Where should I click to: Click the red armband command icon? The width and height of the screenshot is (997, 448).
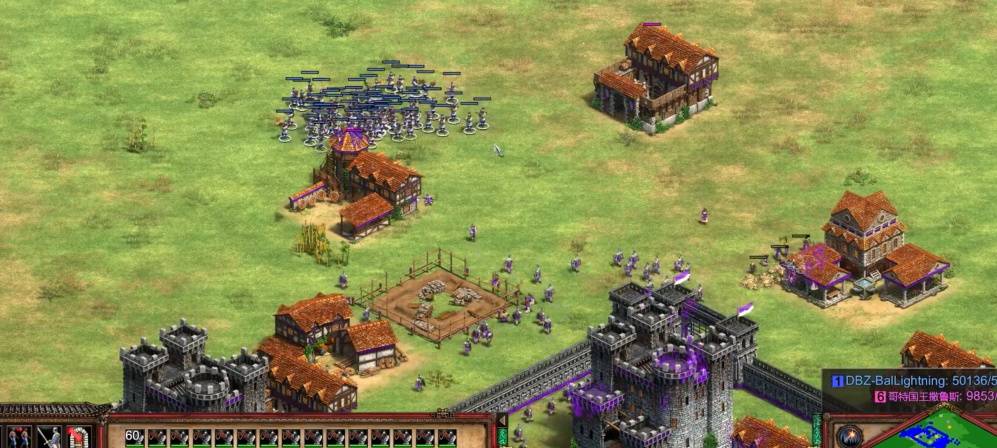click(78, 437)
